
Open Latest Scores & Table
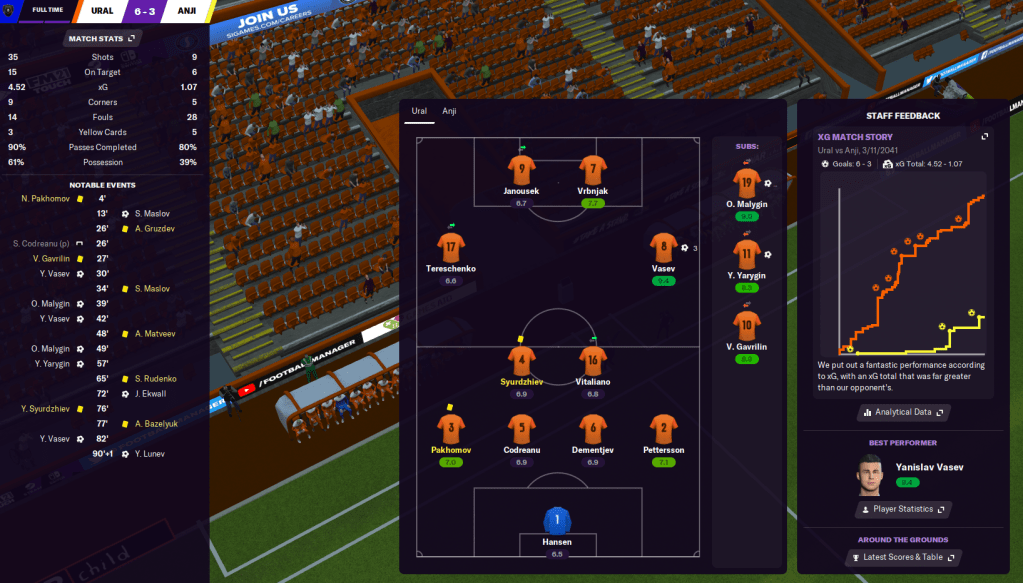coord(903,557)
